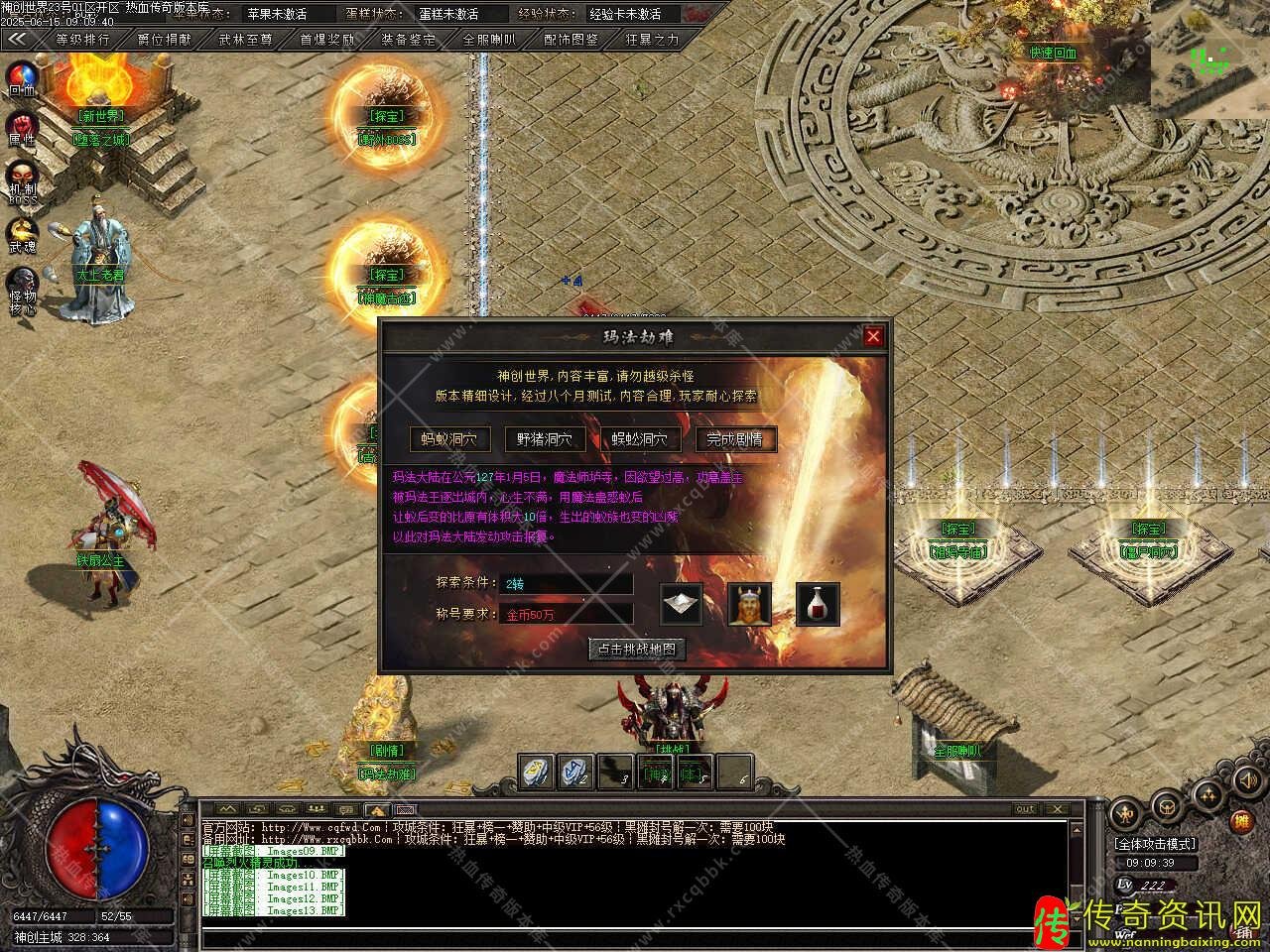
Task: Open the 武林至尊 menu
Action: point(245,40)
